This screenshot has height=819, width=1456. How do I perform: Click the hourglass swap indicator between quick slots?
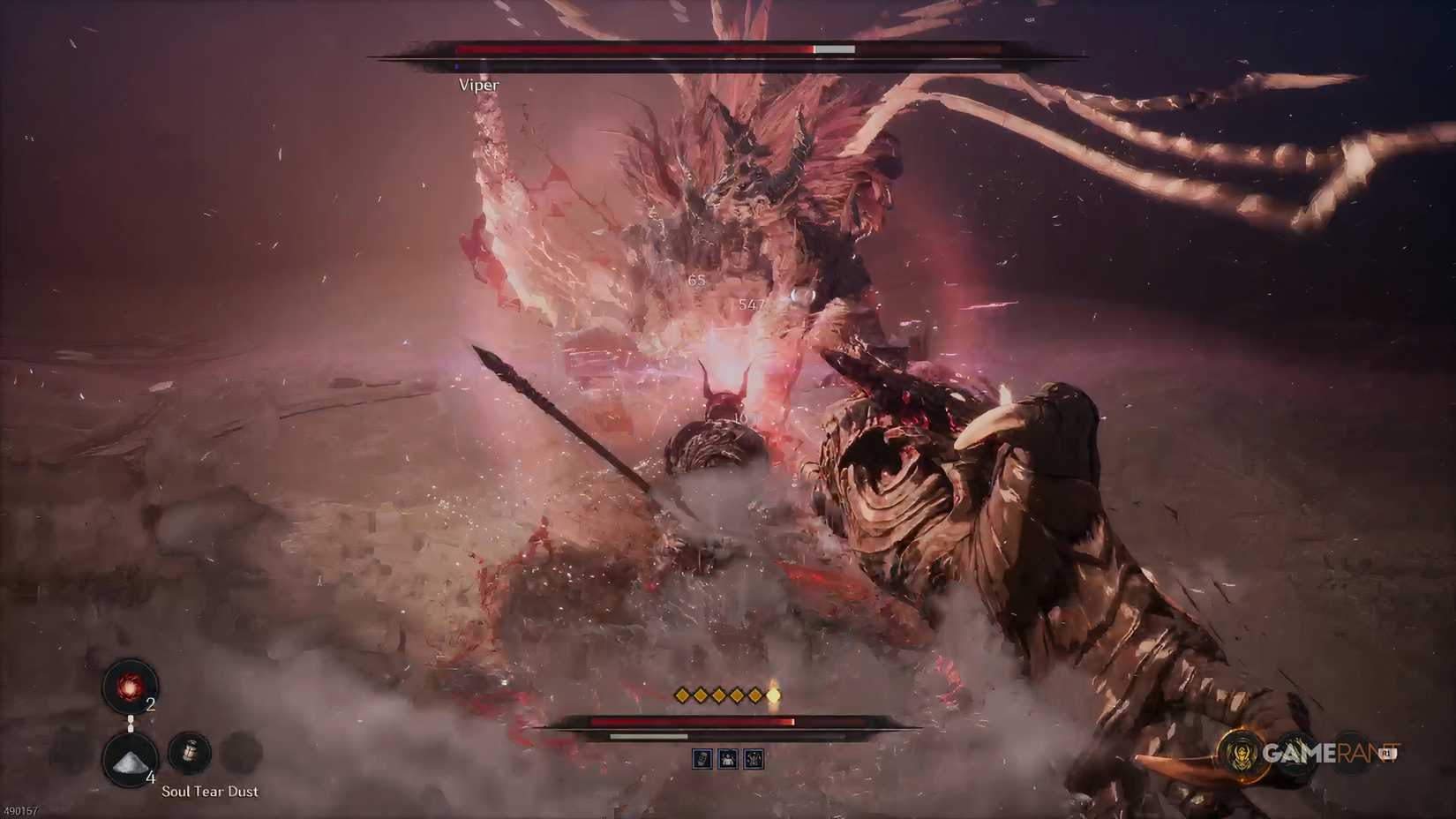(x=131, y=724)
